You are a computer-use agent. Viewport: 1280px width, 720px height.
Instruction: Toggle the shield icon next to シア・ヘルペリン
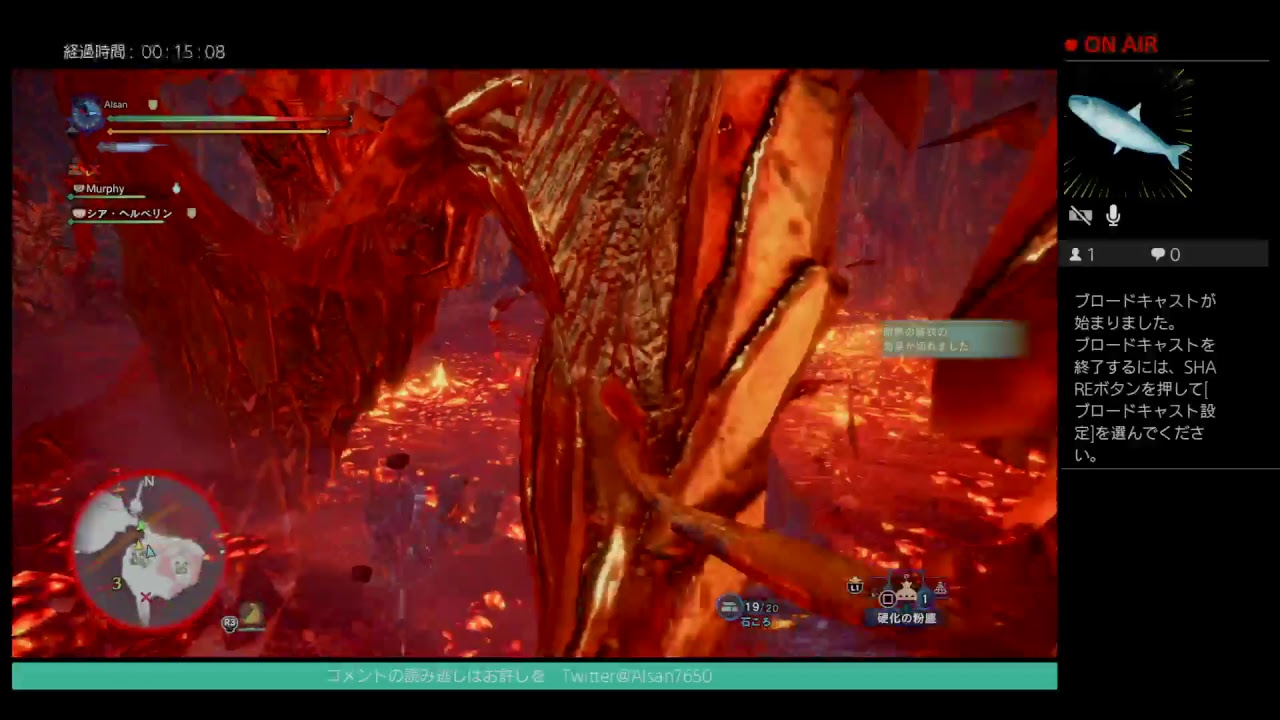click(x=190, y=212)
